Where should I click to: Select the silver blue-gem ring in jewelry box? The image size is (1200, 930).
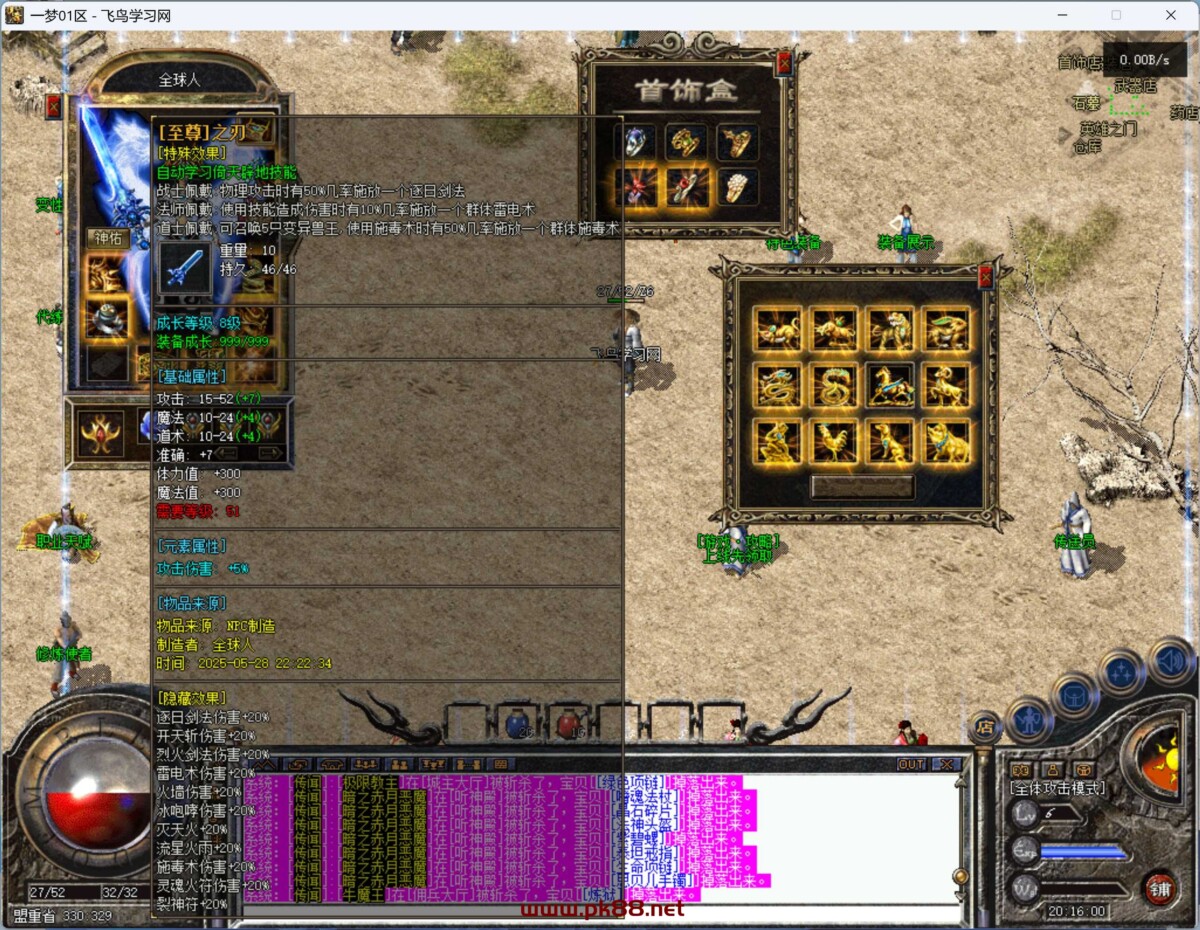[x=635, y=142]
